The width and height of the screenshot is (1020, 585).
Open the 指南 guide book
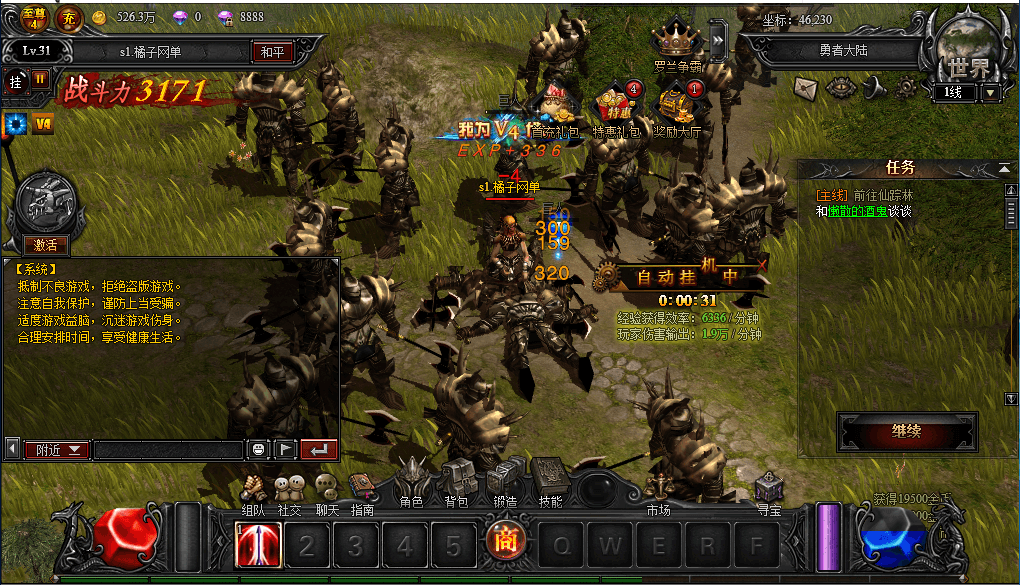pyautogui.click(x=361, y=490)
